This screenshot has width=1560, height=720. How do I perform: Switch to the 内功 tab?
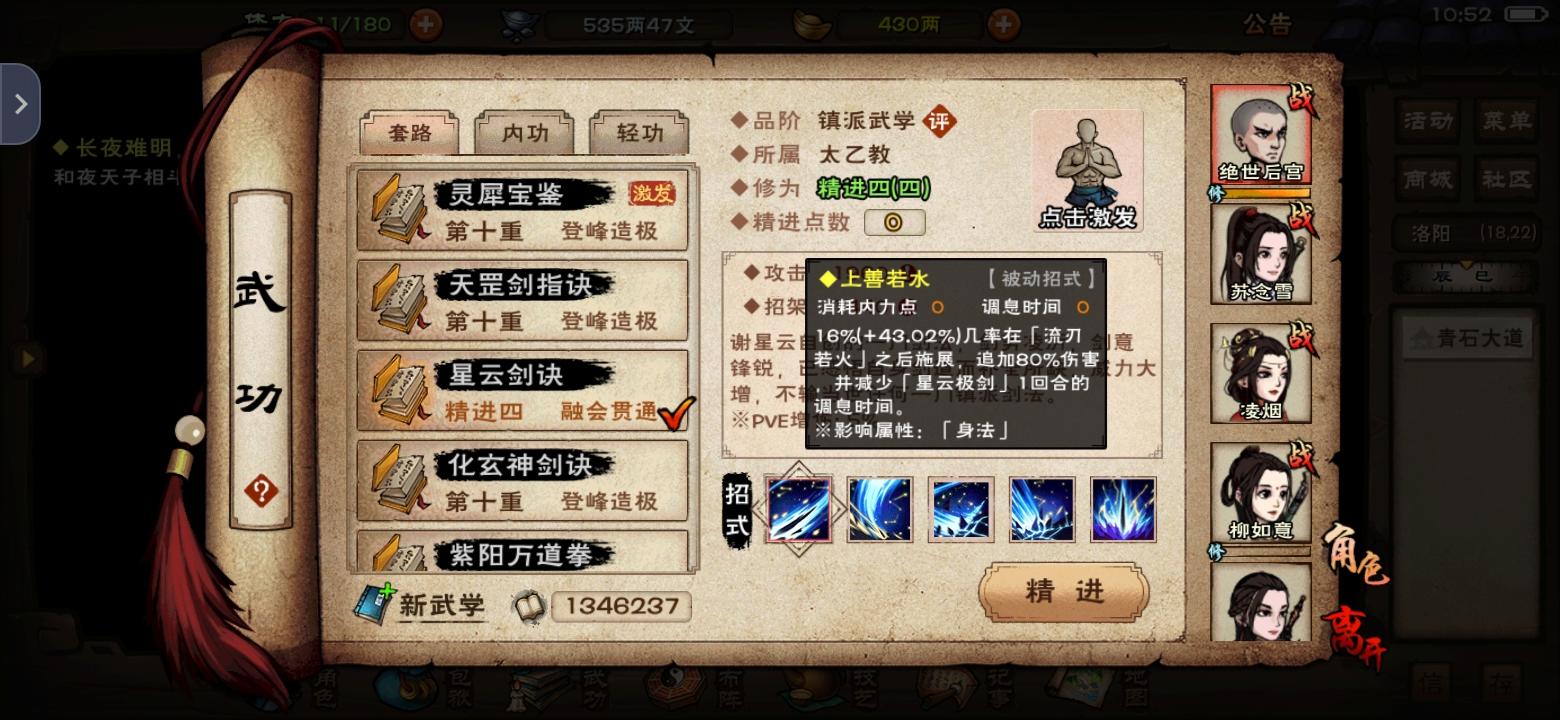click(525, 132)
